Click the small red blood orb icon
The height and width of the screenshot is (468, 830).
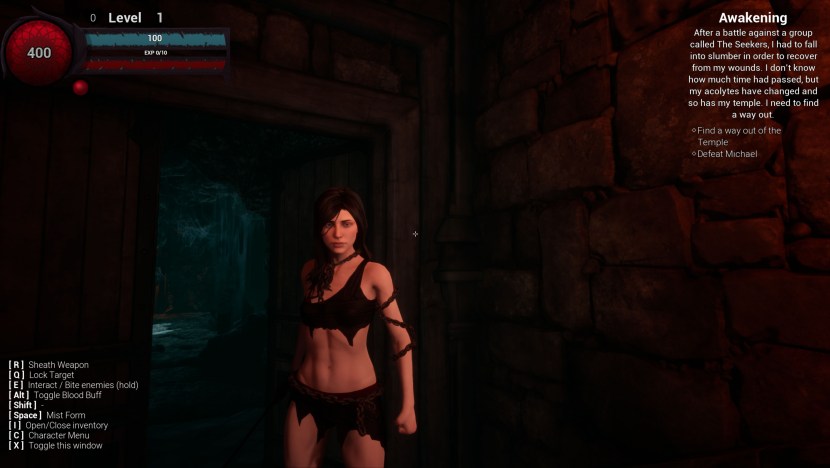coord(80,87)
